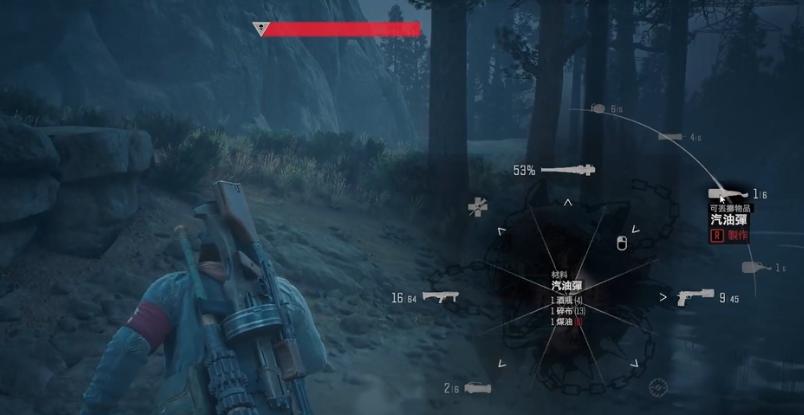Pick the bottle throwable below the Molotov

(x=756, y=267)
